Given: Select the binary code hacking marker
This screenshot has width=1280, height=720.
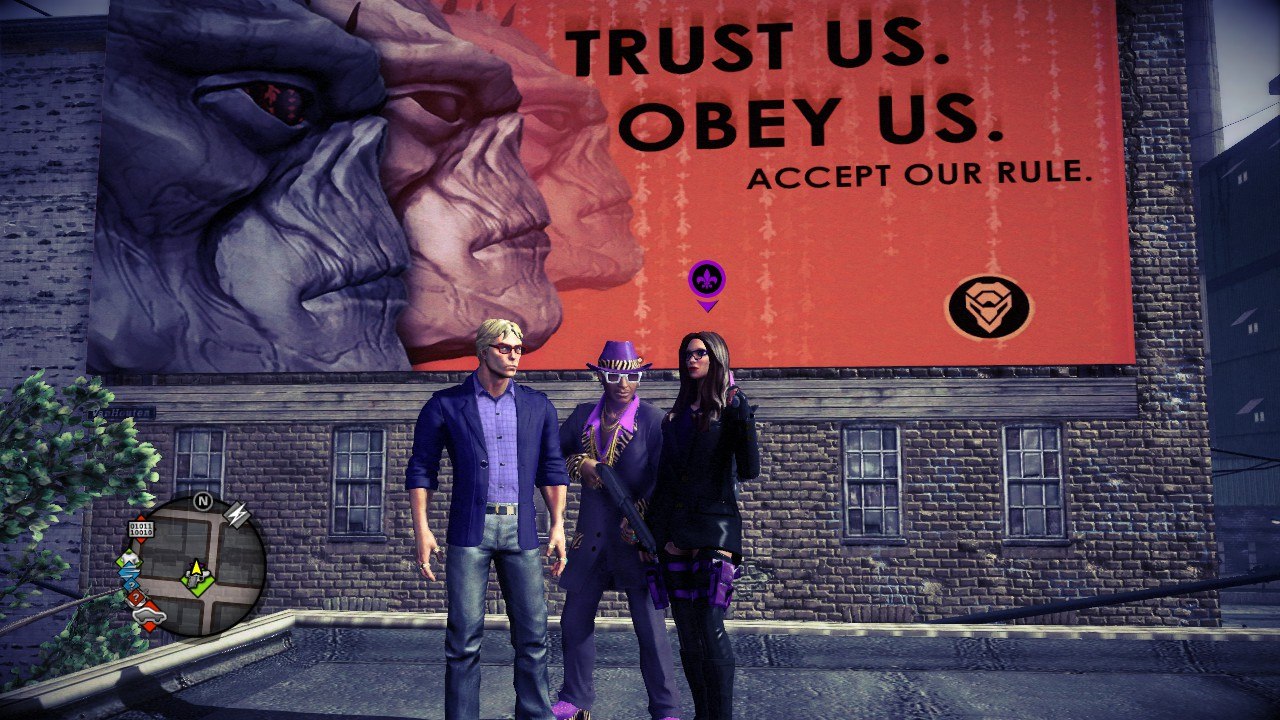Looking at the screenshot, I should tap(142, 527).
